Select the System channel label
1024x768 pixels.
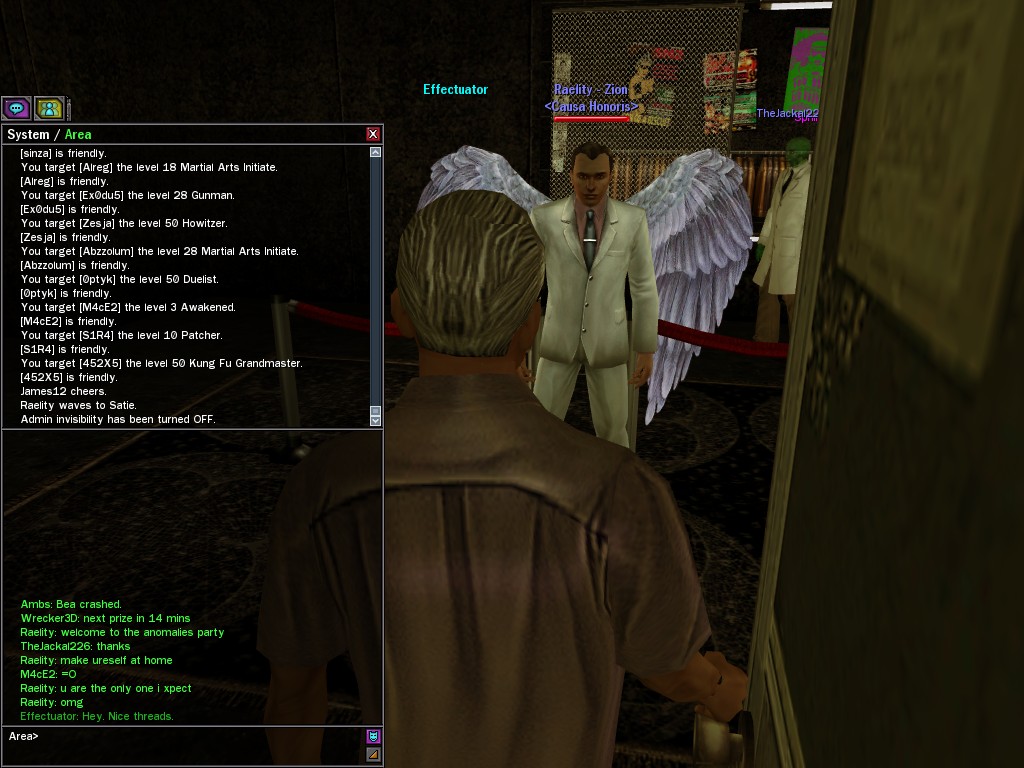pos(28,134)
